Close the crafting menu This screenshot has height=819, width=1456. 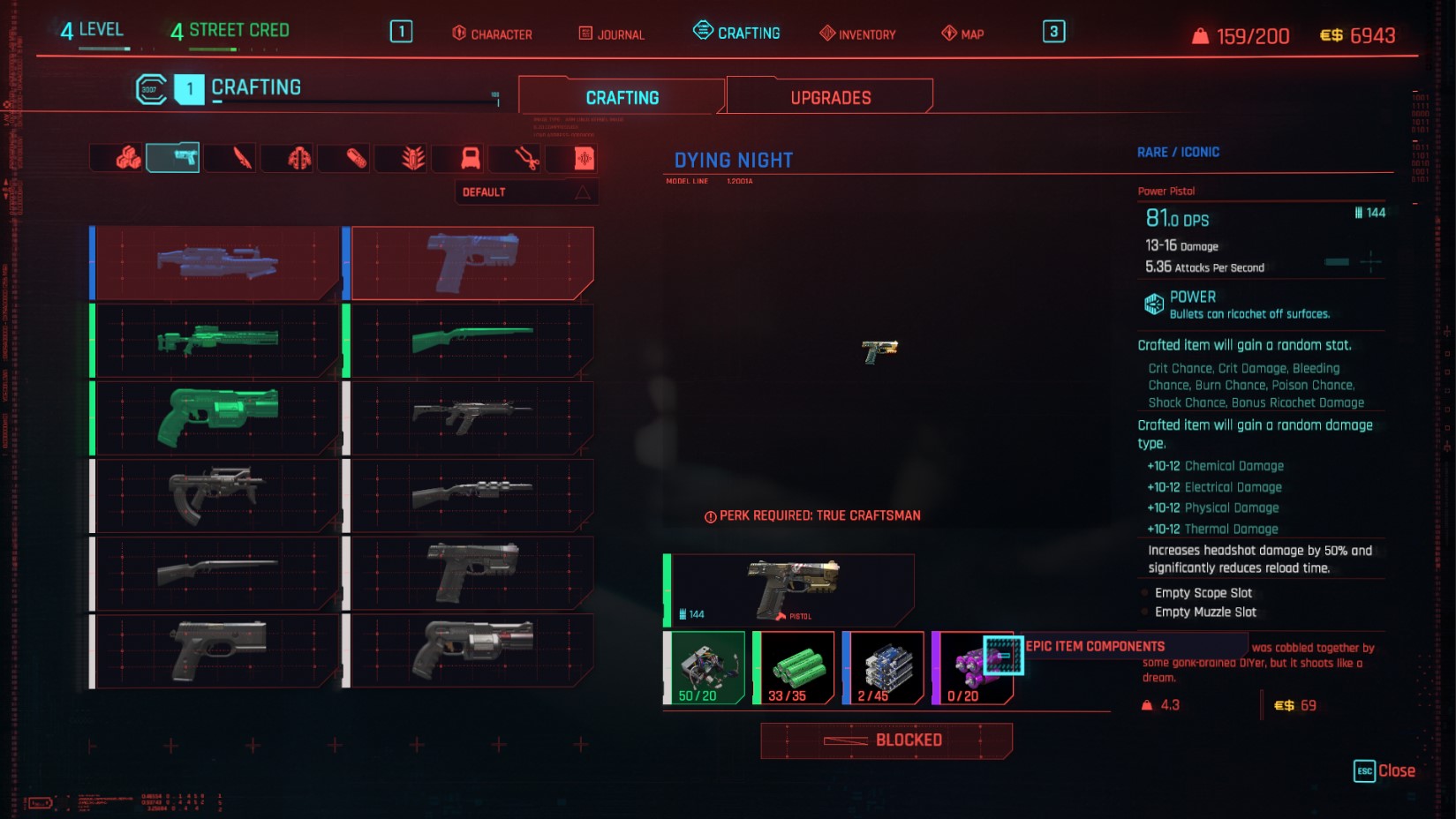coord(1384,770)
